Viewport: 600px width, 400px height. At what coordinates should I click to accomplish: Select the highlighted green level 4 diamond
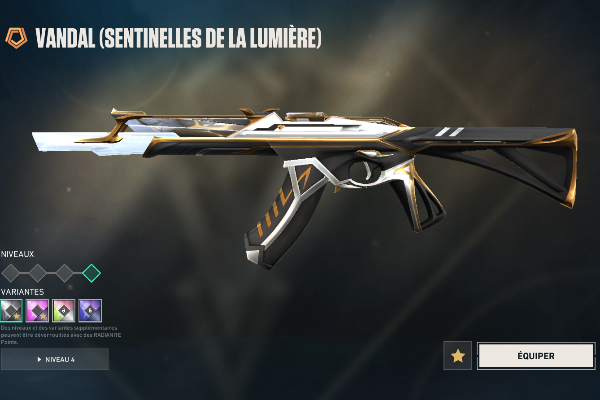pos(91,272)
